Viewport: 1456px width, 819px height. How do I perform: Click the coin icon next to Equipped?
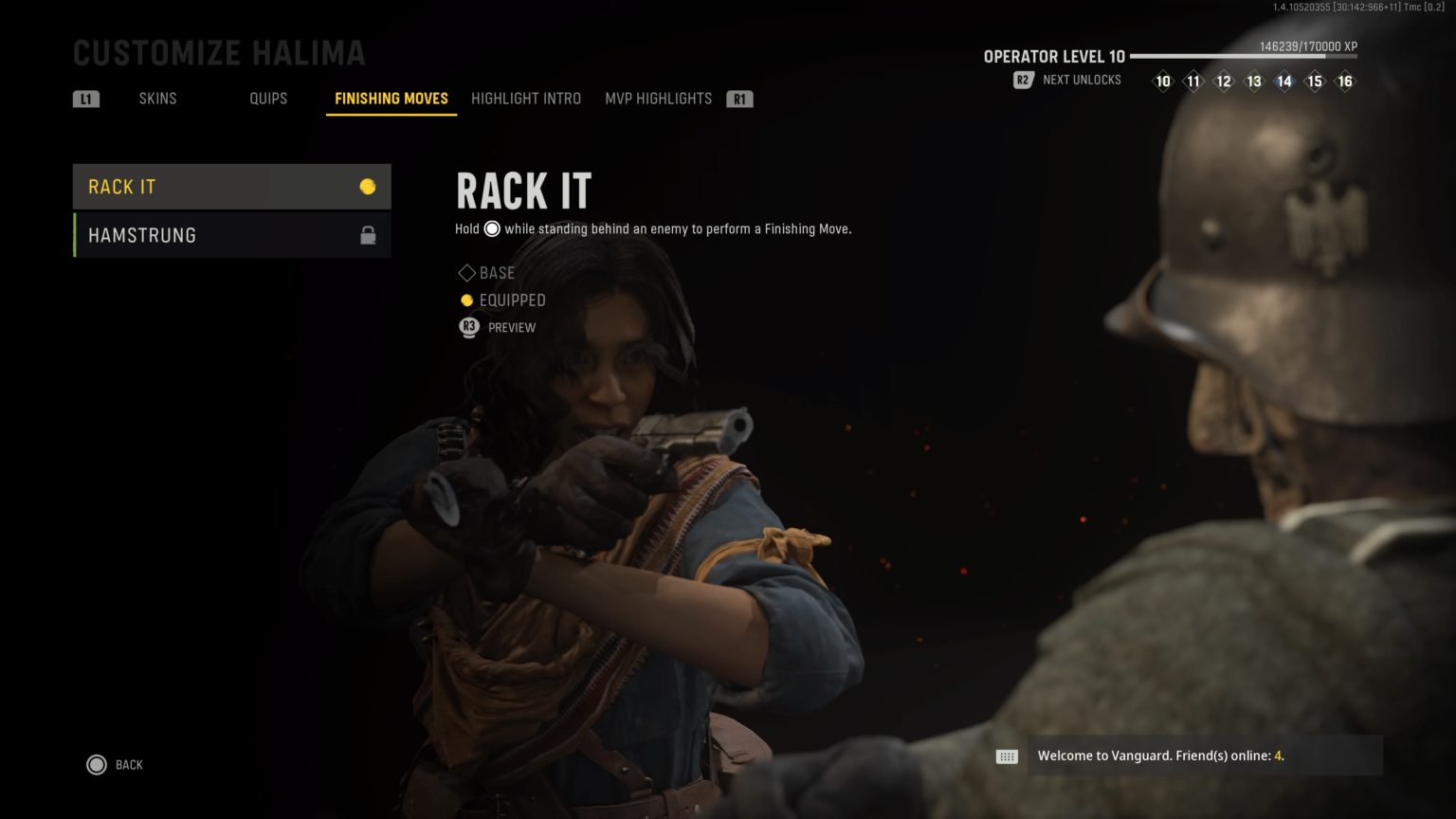tap(466, 300)
